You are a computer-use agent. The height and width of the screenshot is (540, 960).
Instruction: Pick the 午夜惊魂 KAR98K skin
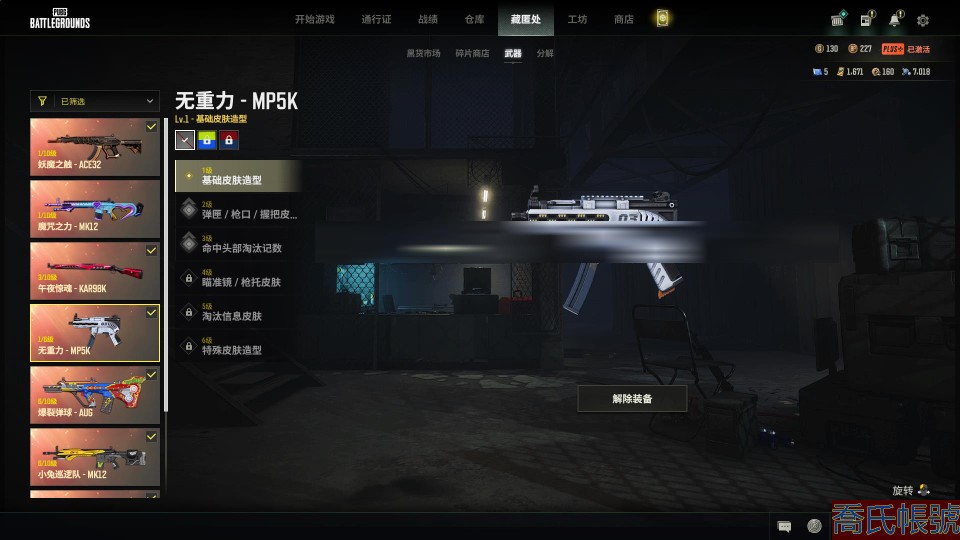click(95, 270)
